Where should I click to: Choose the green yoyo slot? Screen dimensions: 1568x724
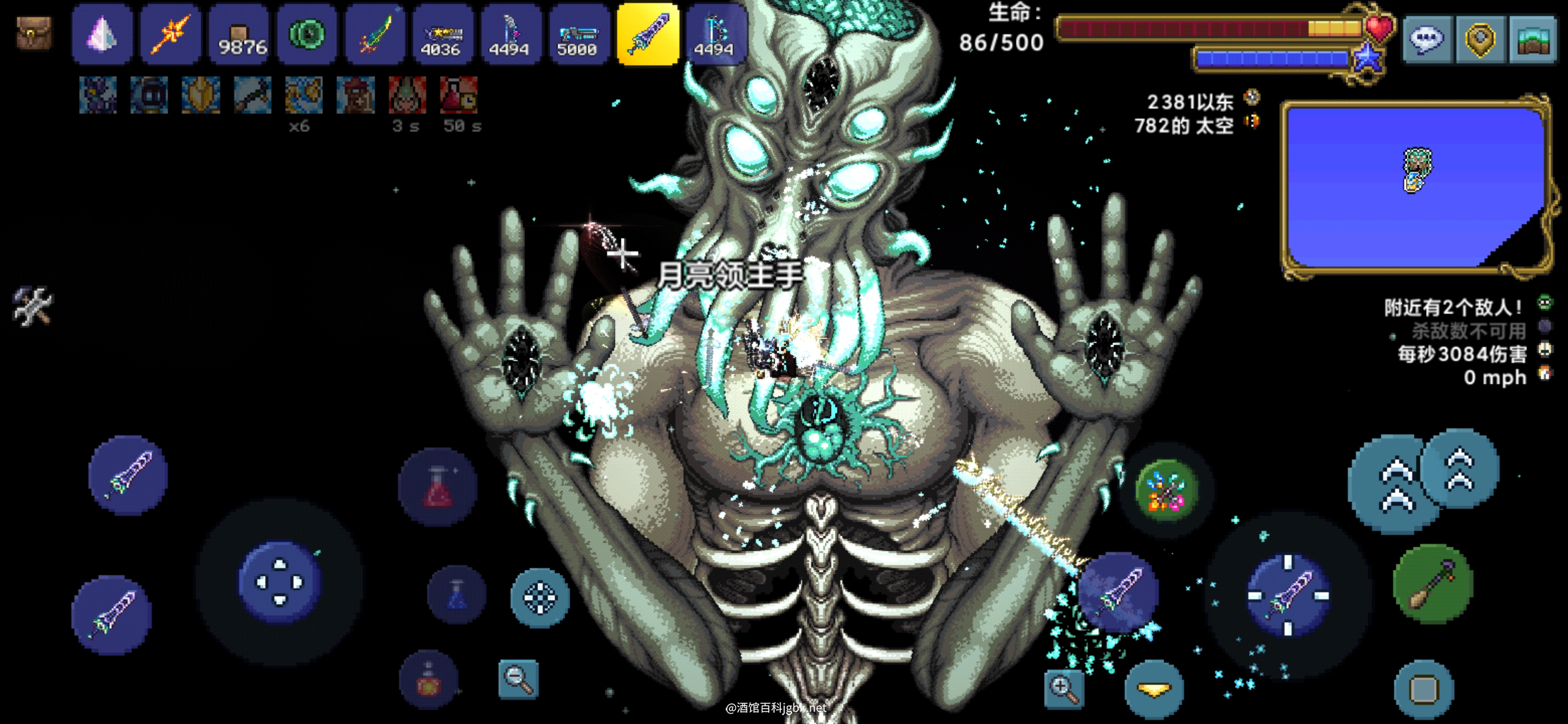tap(308, 34)
